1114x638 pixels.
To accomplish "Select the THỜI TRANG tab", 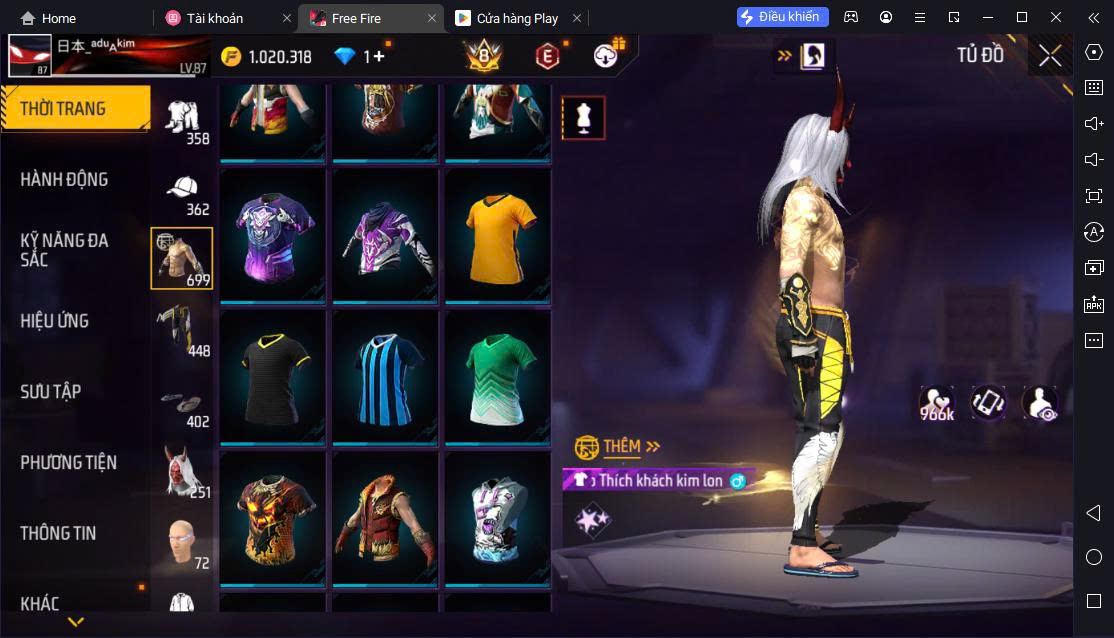I will (x=63, y=109).
